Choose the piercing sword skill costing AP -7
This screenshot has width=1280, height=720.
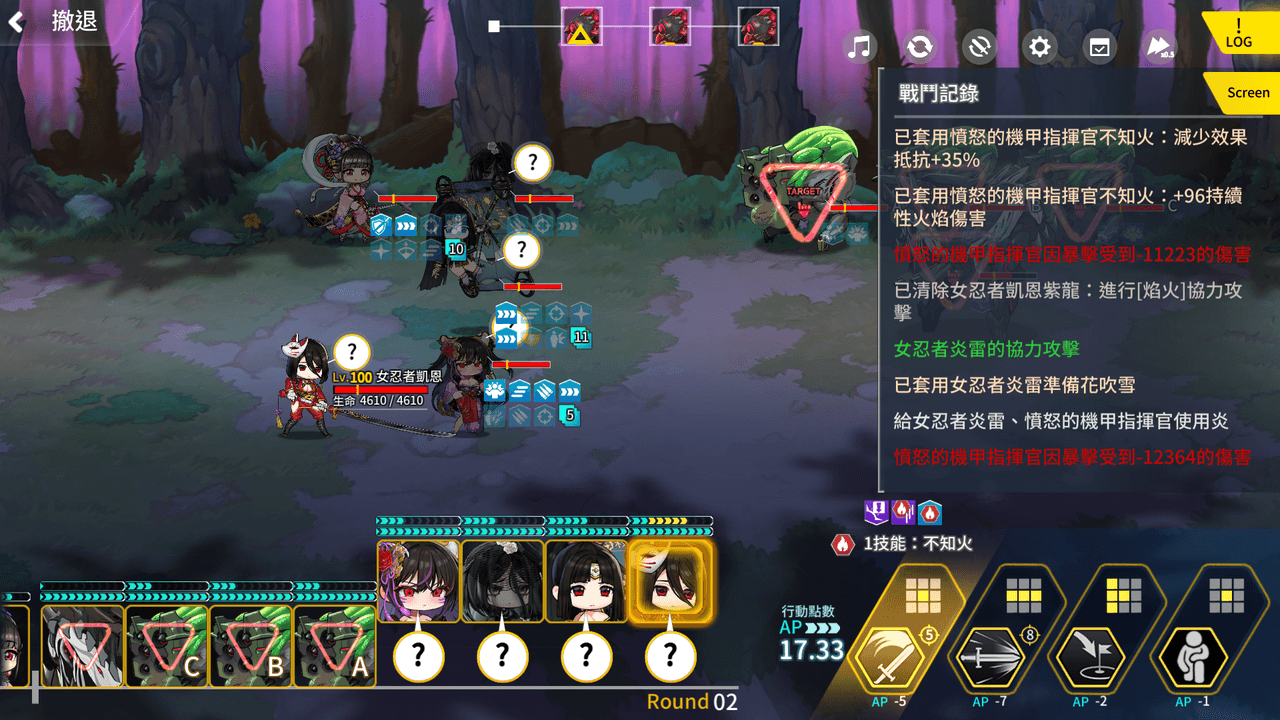(x=987, y=655)
